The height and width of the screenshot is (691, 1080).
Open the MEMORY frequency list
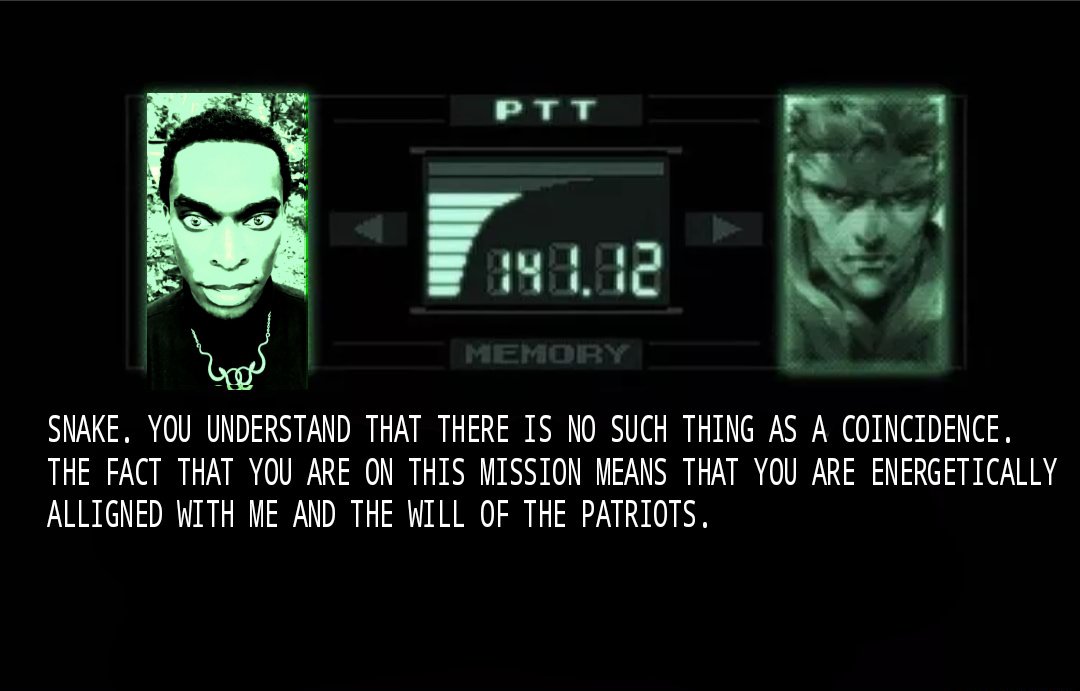coord(546,353)
